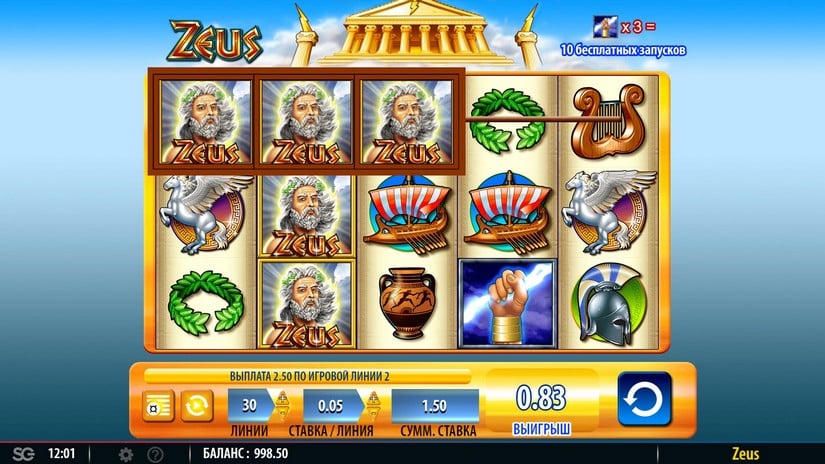Screen dimensions: 825x464
Task: Click the SG logo in bottom bar
Action: (22, 454)
